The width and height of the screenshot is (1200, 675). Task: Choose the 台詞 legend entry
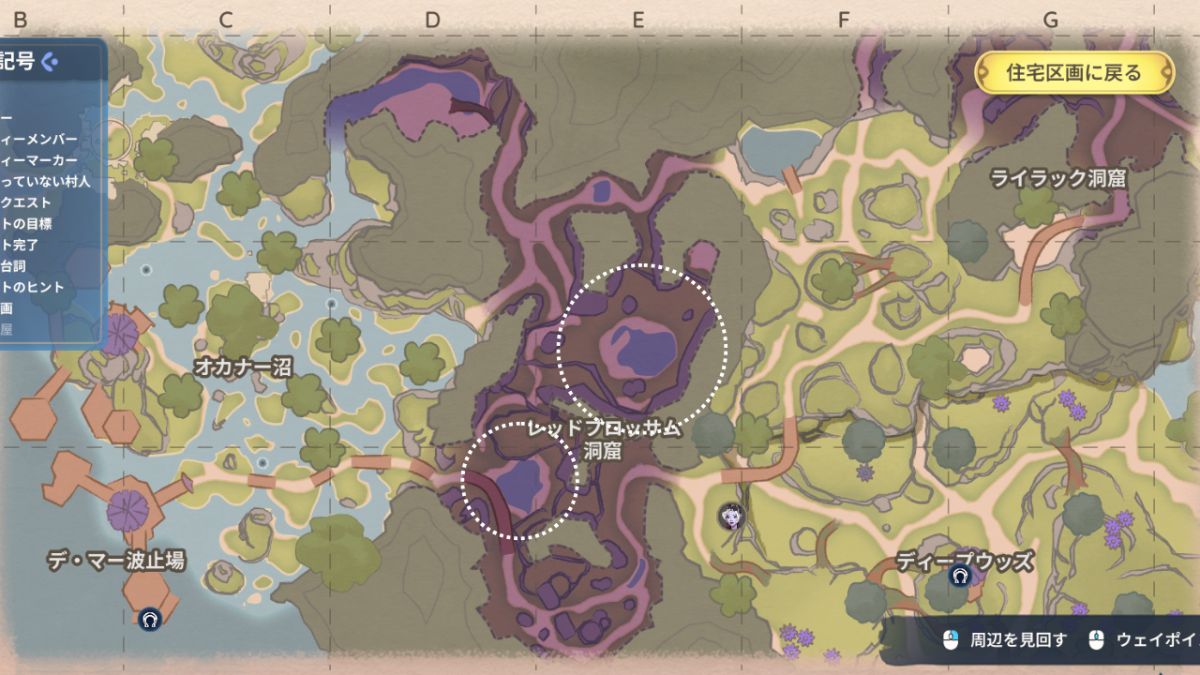click(12, 265)
